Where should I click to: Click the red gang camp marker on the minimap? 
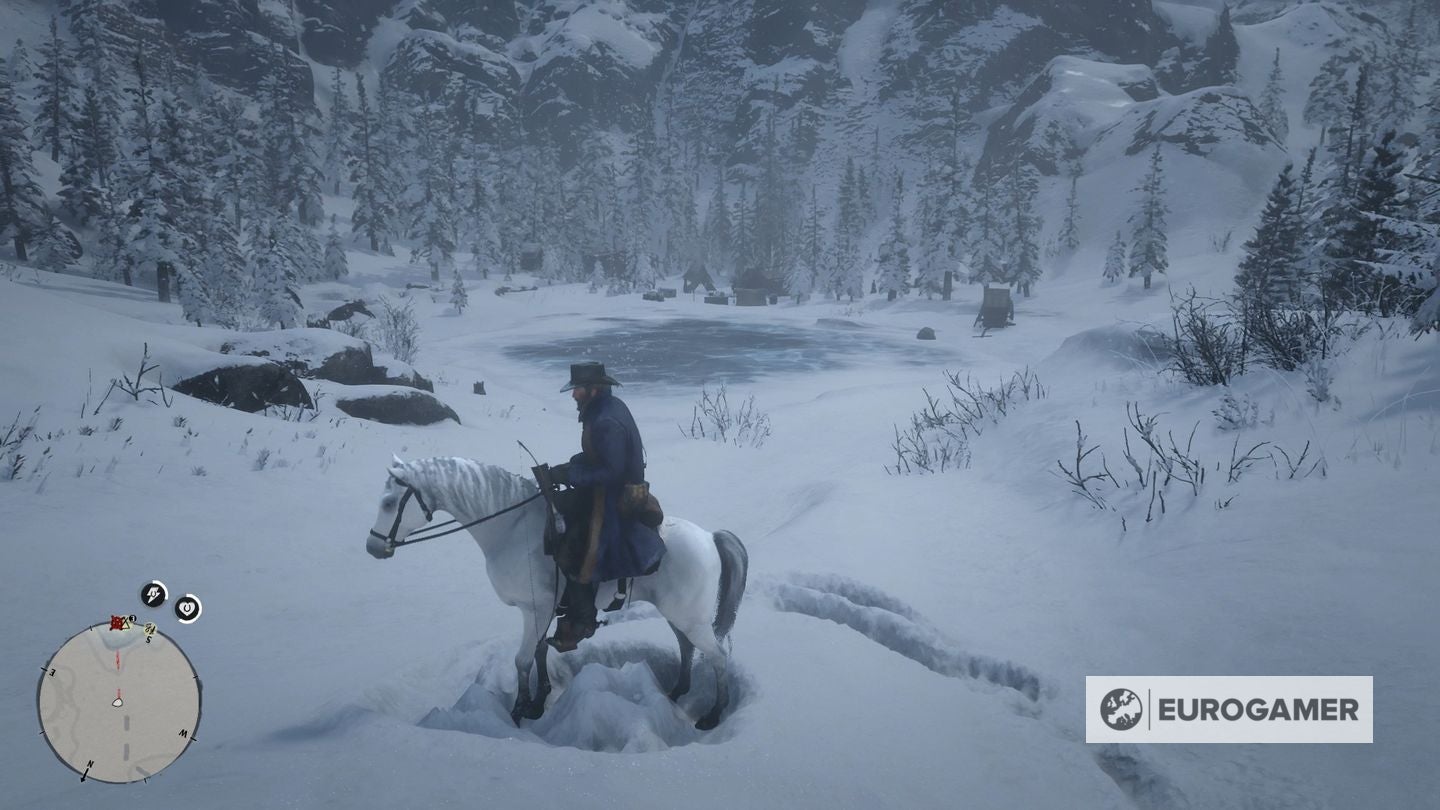117,623
